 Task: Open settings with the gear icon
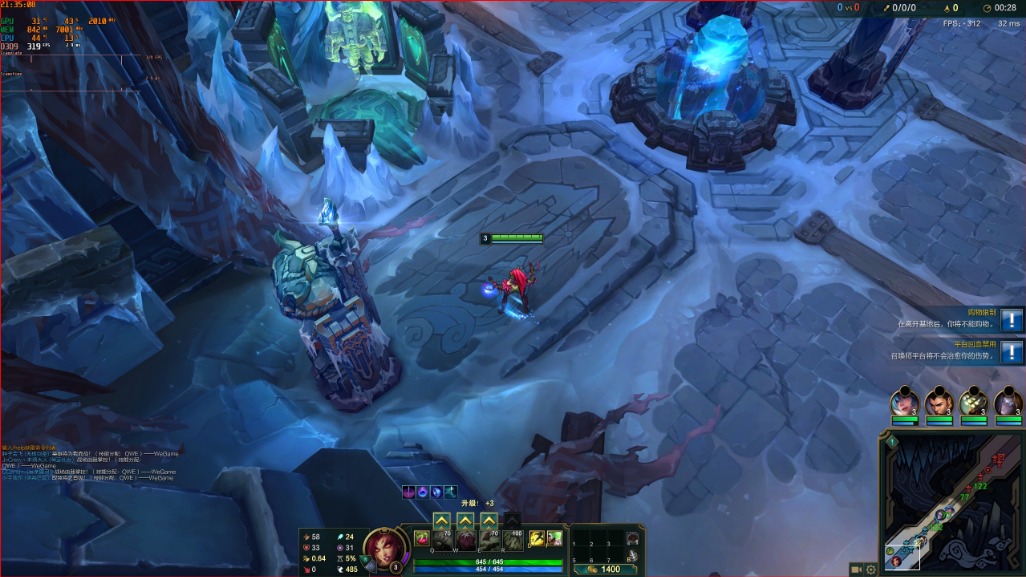[x=872, y=569]
